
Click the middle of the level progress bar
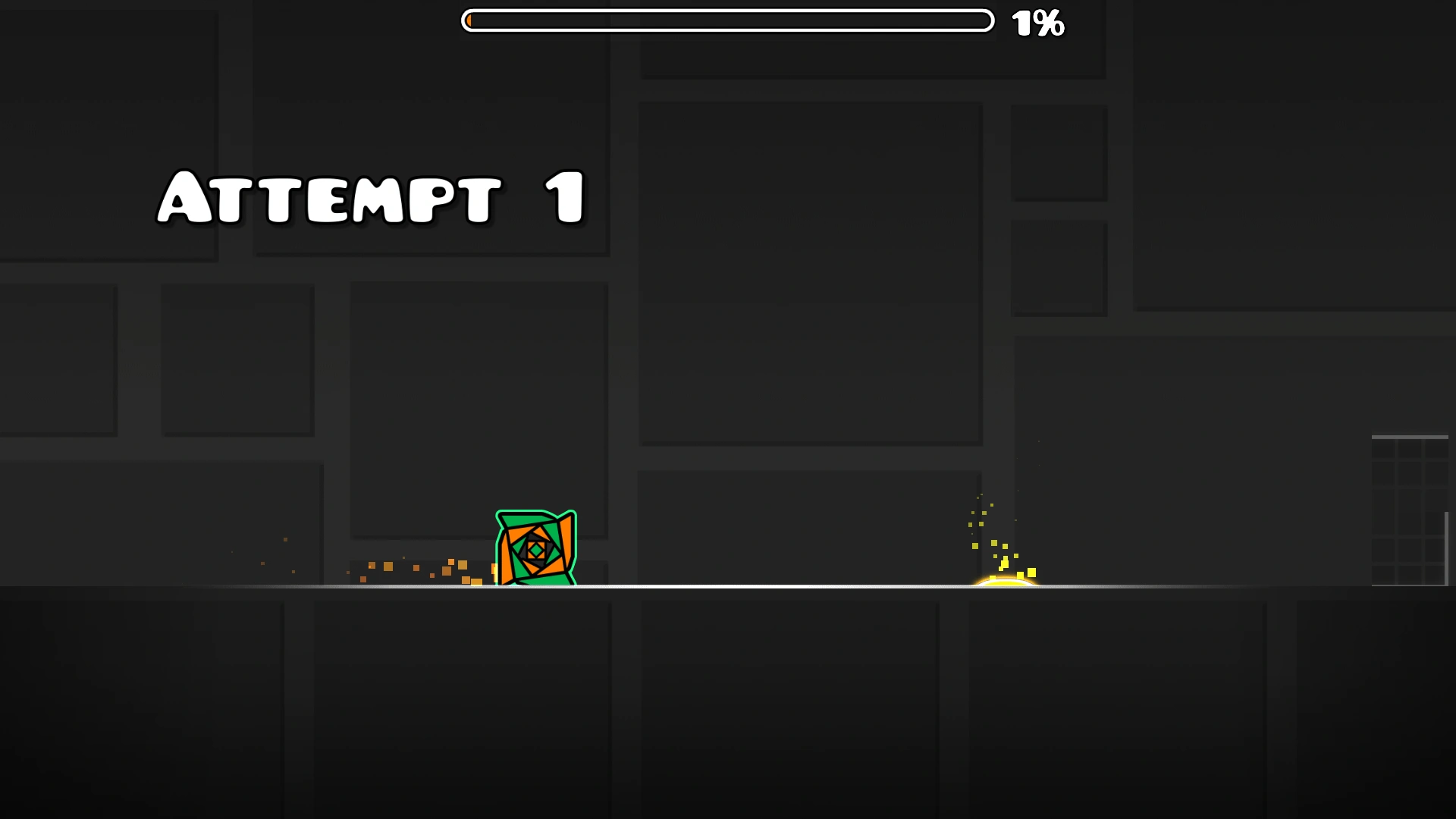pos(726,20)
